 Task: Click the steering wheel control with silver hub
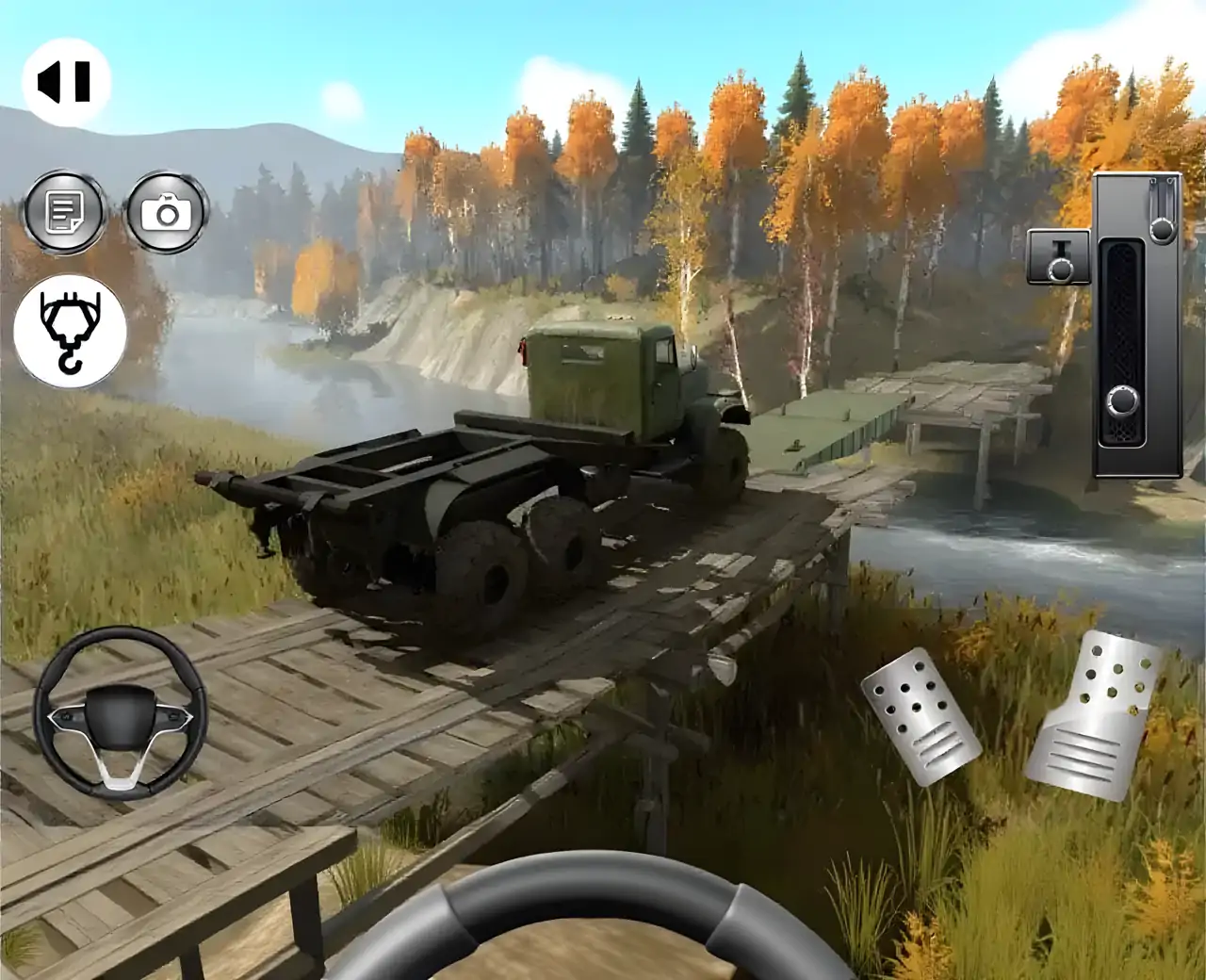coord(120,713)
